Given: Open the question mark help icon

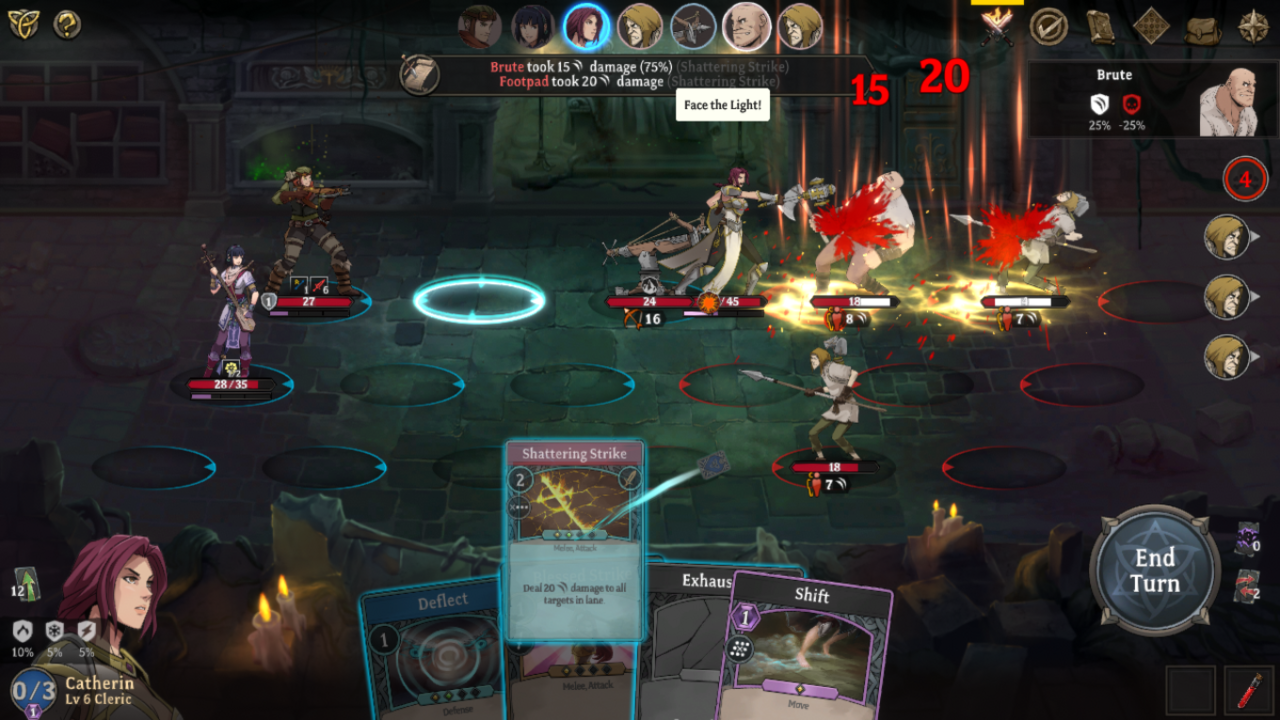Looking at the screenshot, I should [x=66, y=25].
